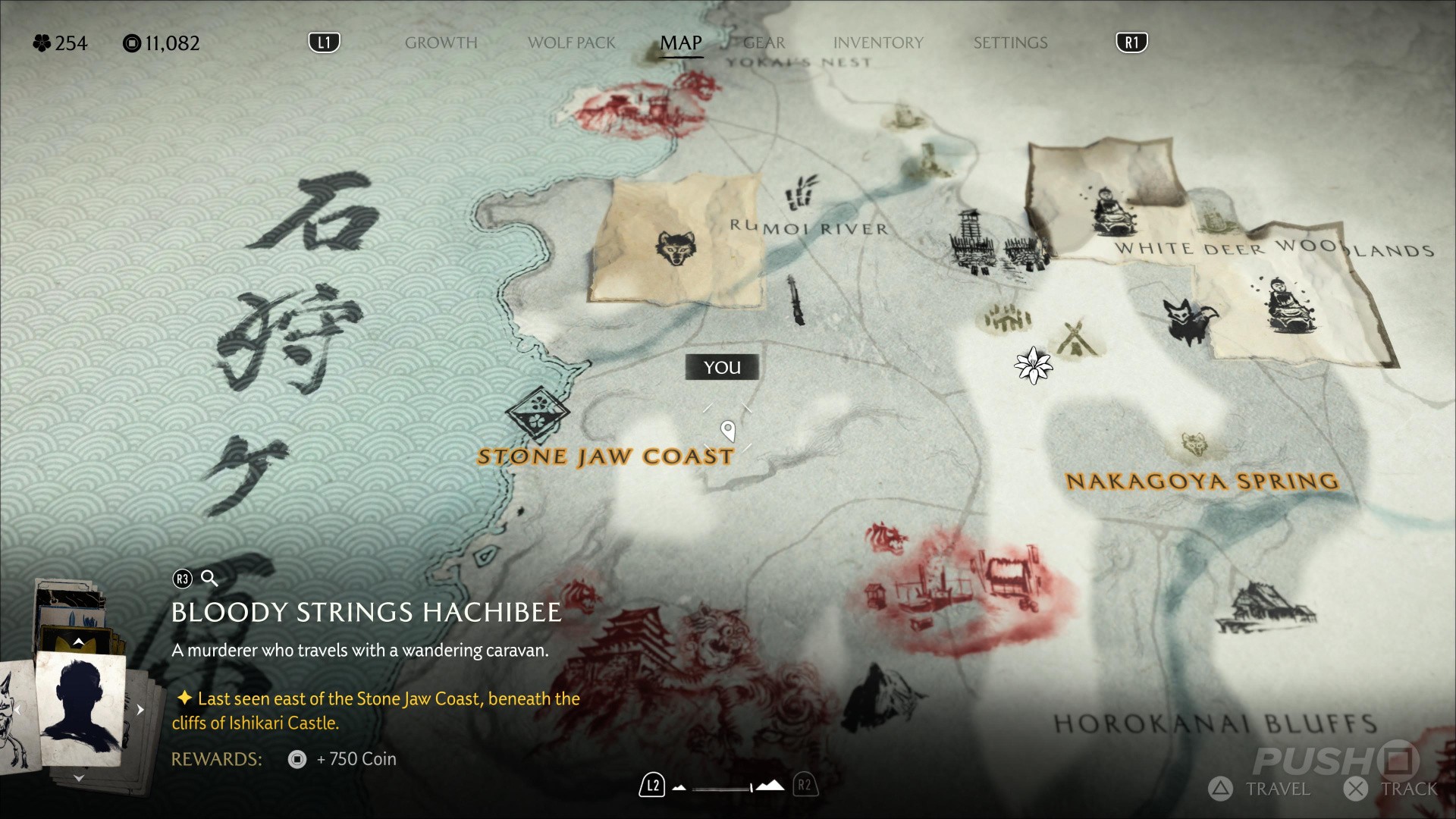This screenshot has height=819, width=1456.
Task: Select the wolf den map marker
Action: [674, 248]
